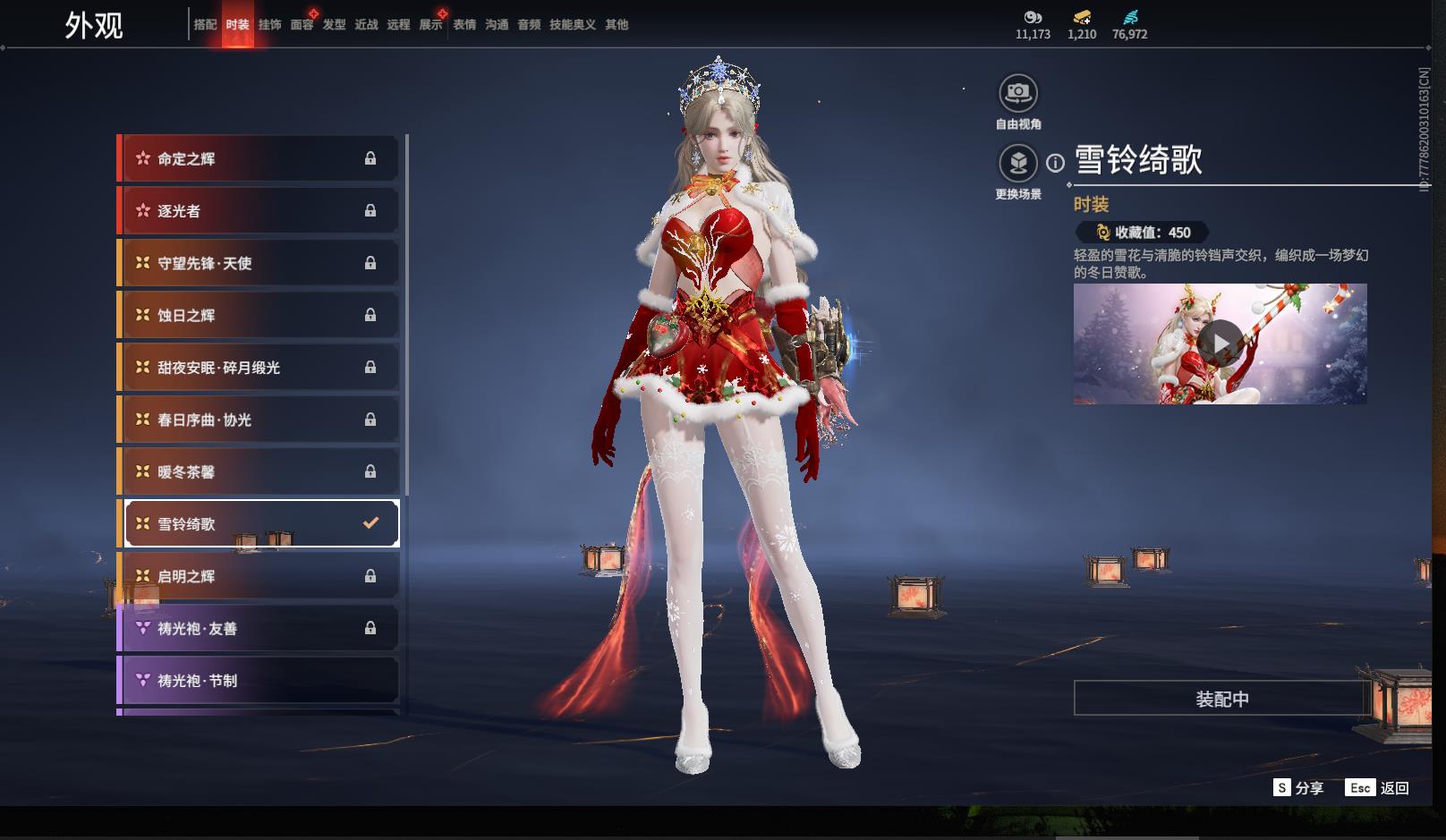The height and width of the screenshot is (840, 1446).
Task: Select the 表情 emote tab
Action: tap(464, 25)
